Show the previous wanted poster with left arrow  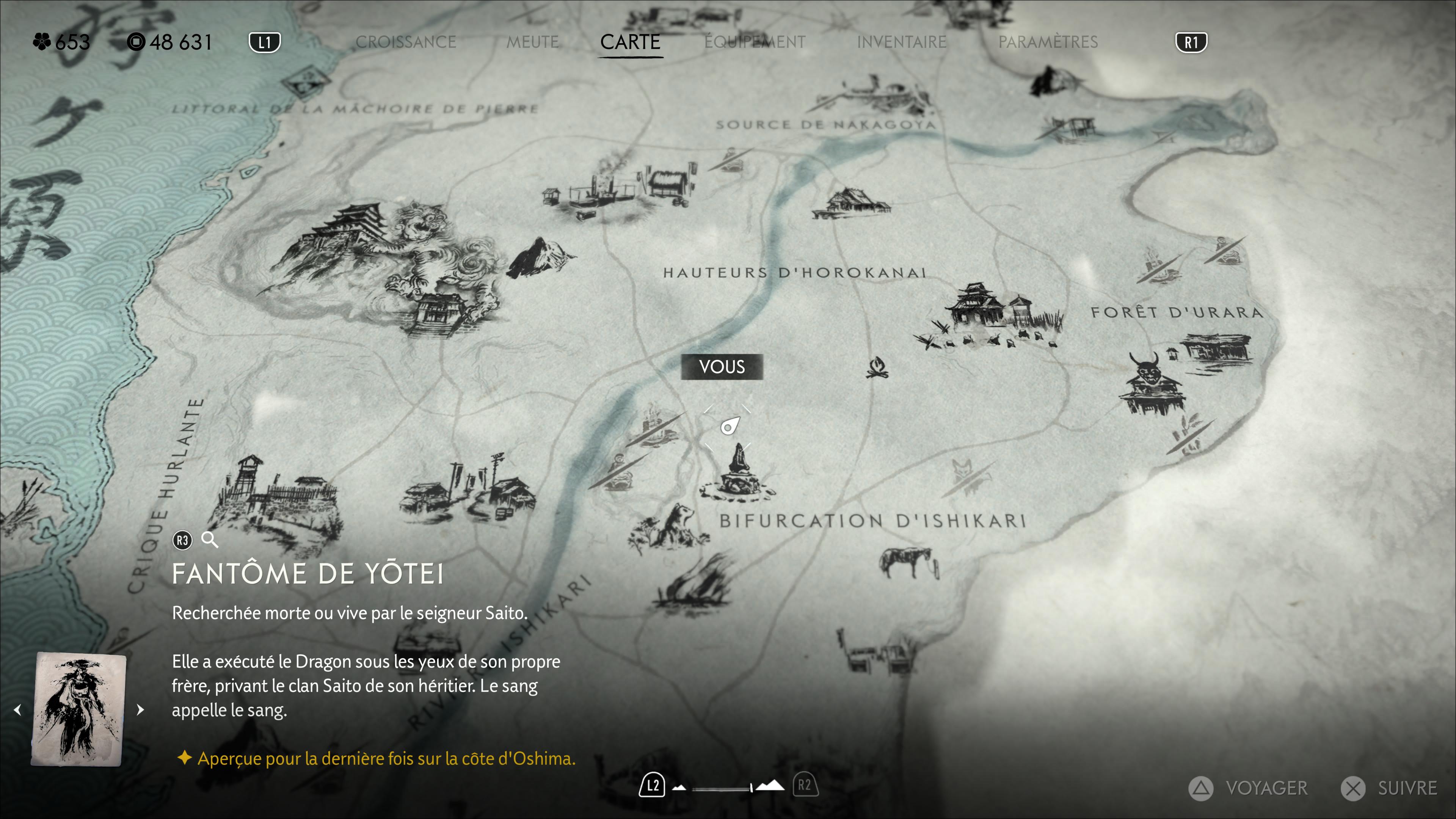click(x=18, y=709)
